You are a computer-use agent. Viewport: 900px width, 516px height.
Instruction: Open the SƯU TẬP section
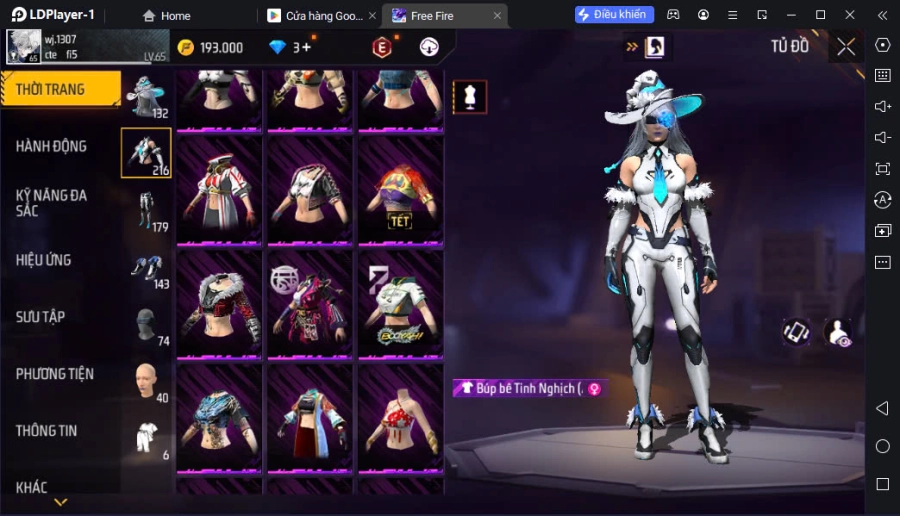[x=41, y=317]
